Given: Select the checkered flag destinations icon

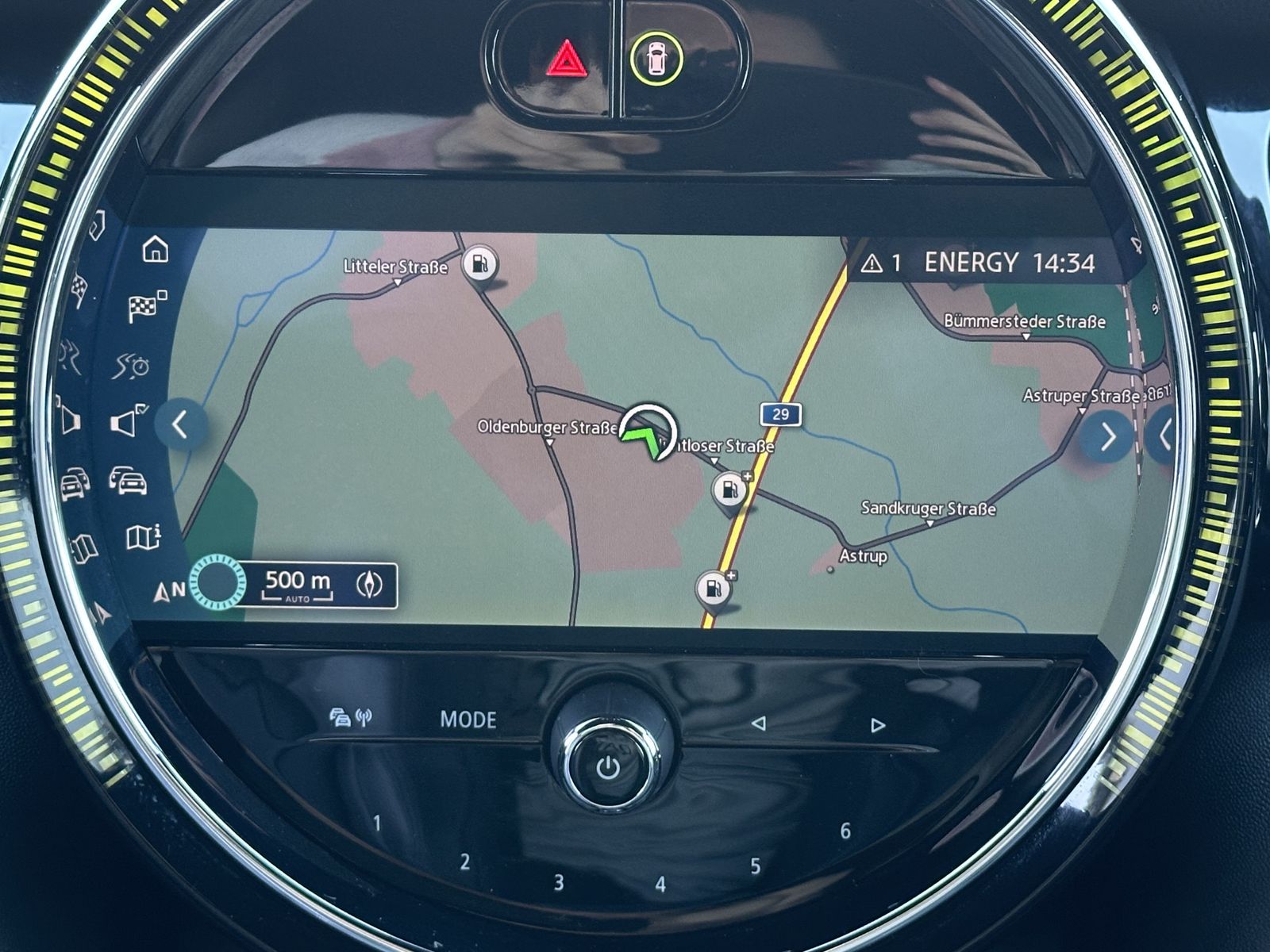Looking at the screenshot, I should 143,304.
